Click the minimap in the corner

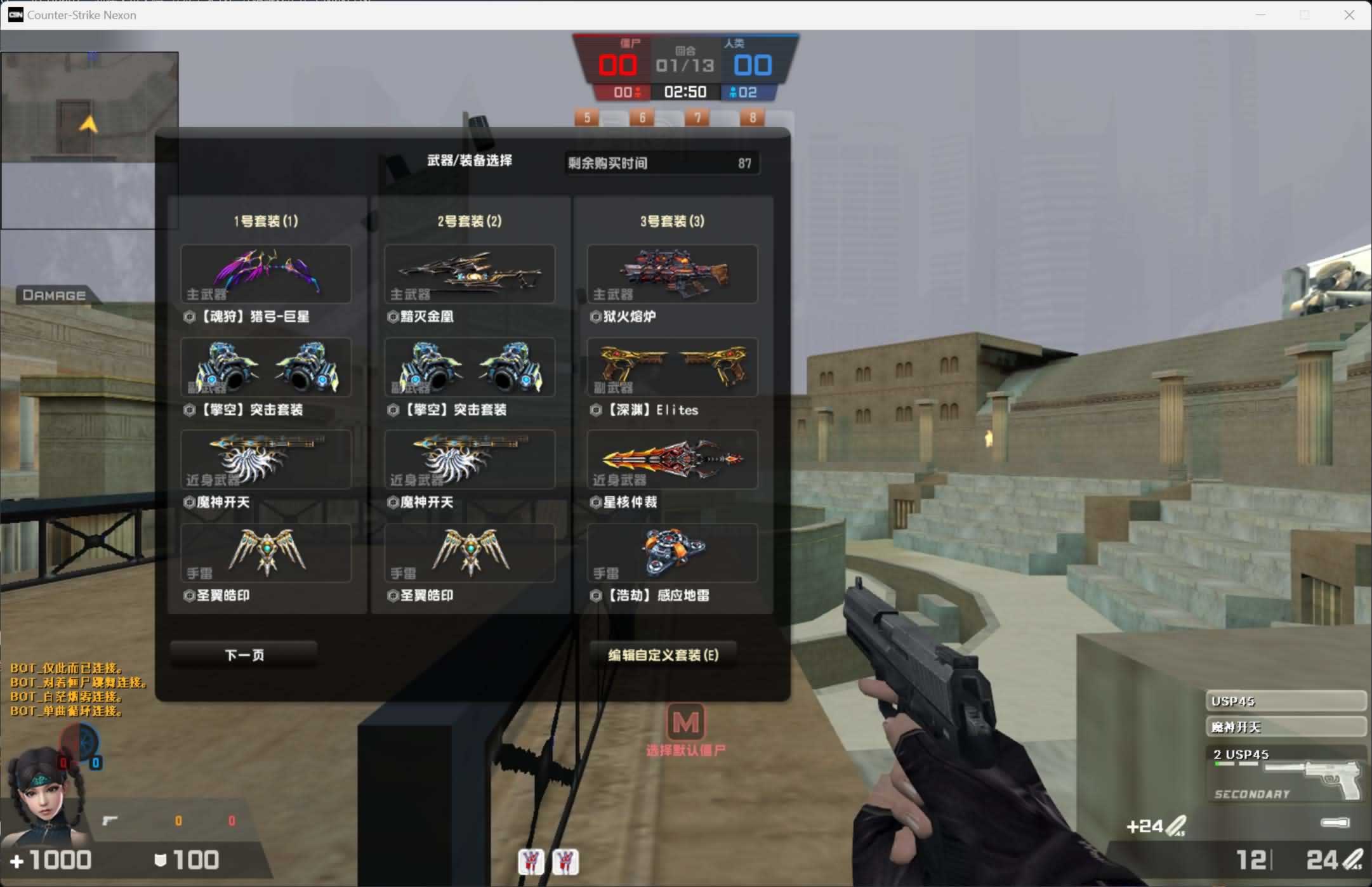pyautogui.click(x=89, y=140)
